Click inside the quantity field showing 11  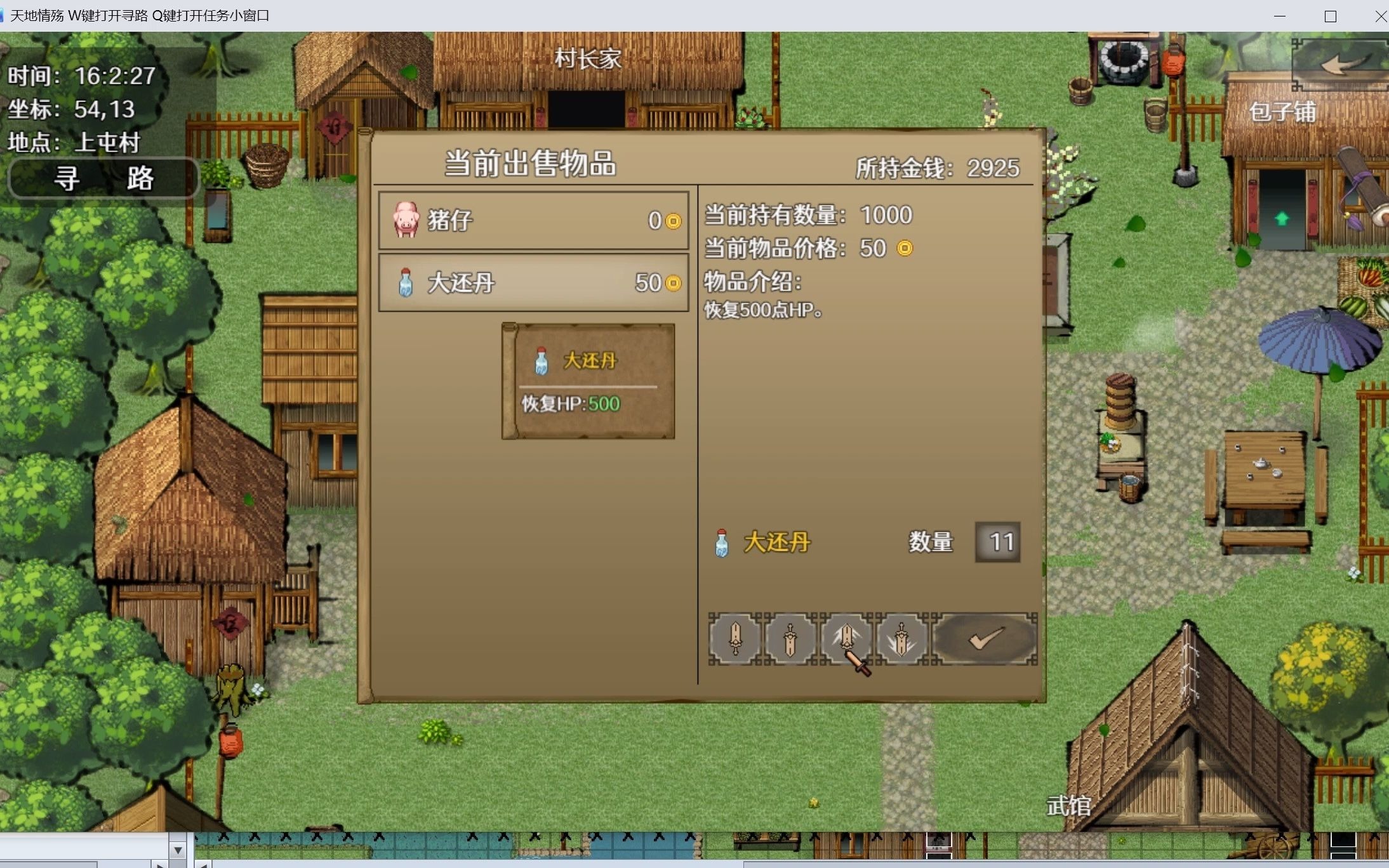997,542
